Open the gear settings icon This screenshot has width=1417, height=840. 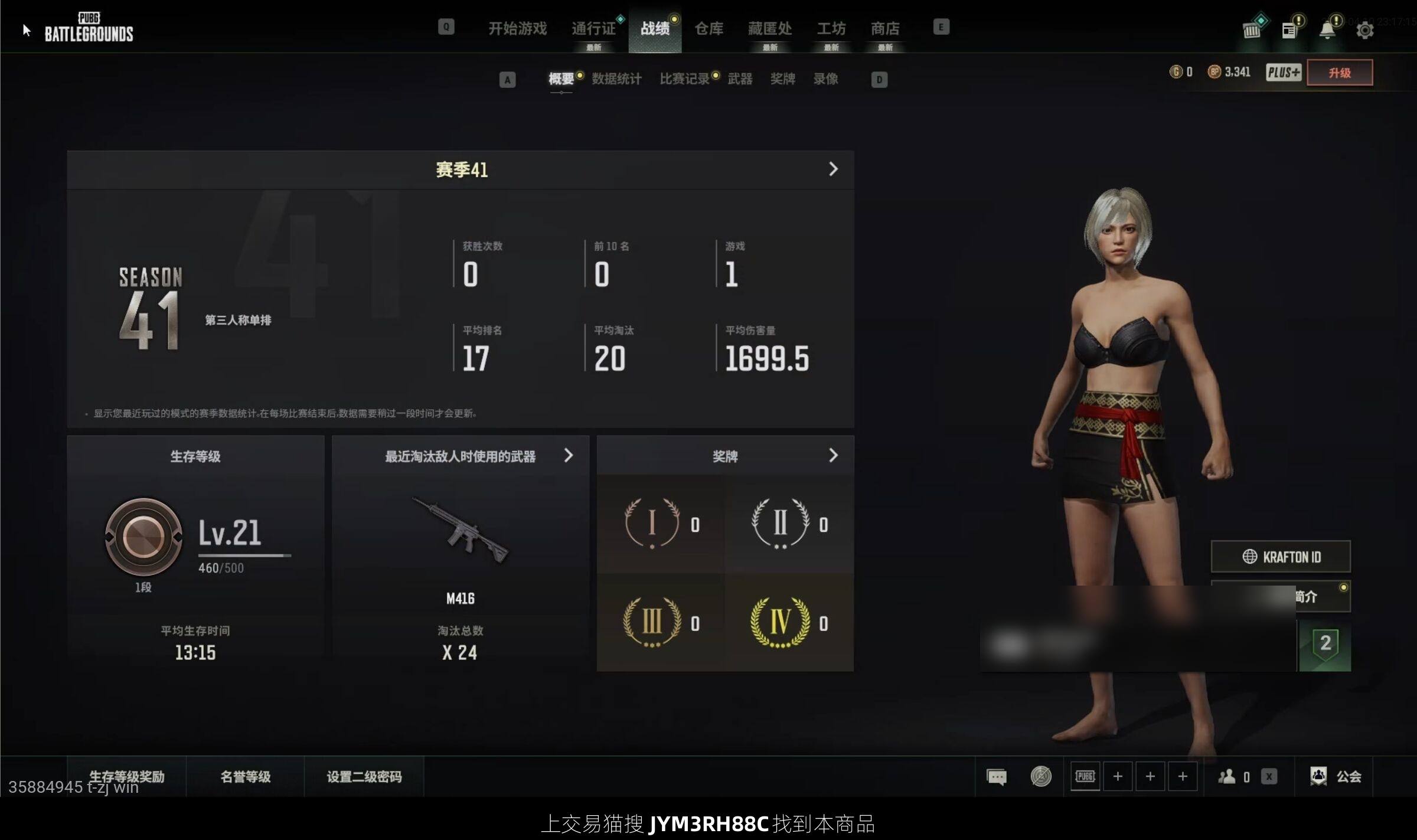1364,30
